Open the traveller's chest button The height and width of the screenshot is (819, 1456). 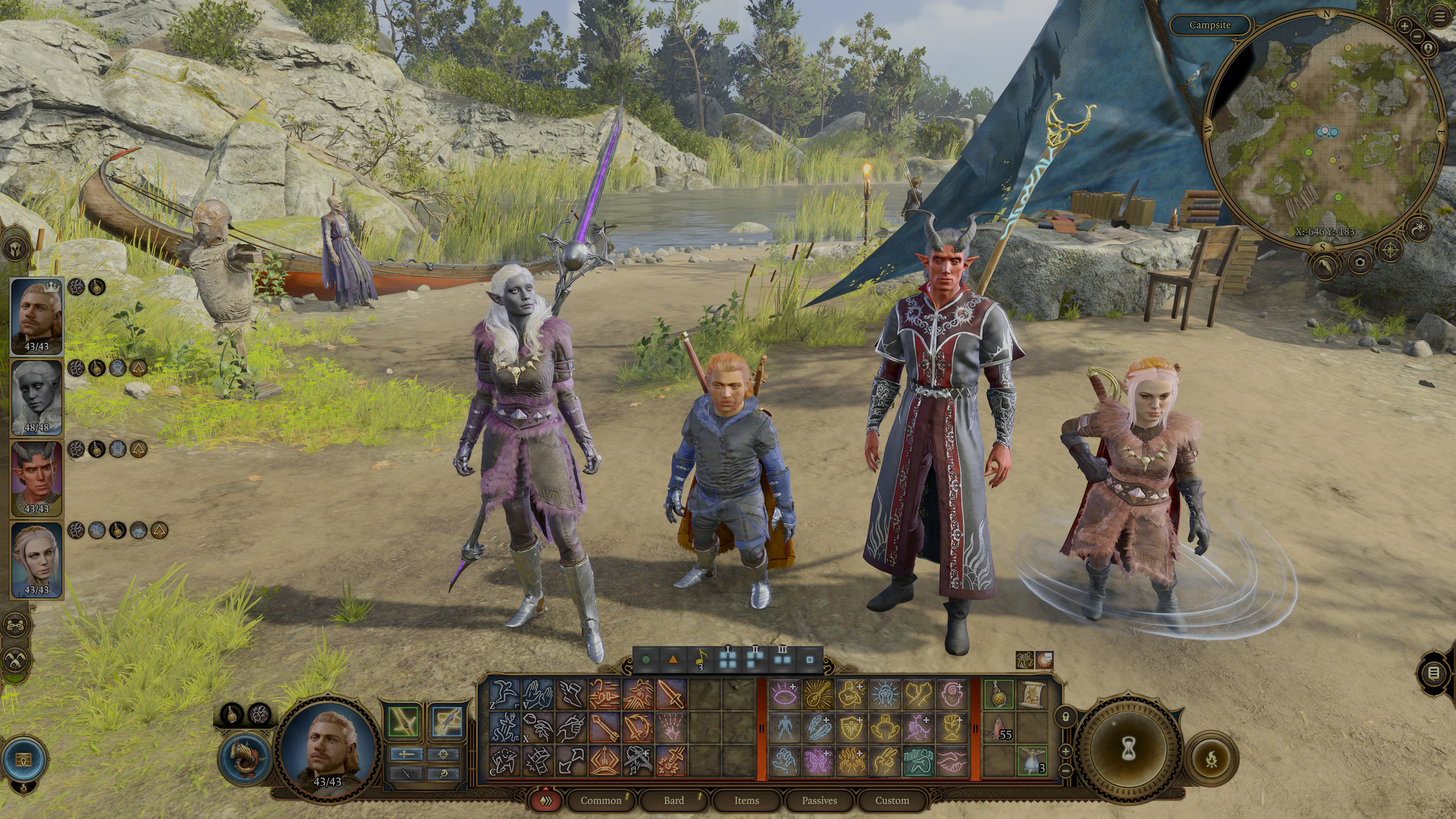[x=23, y=759]
